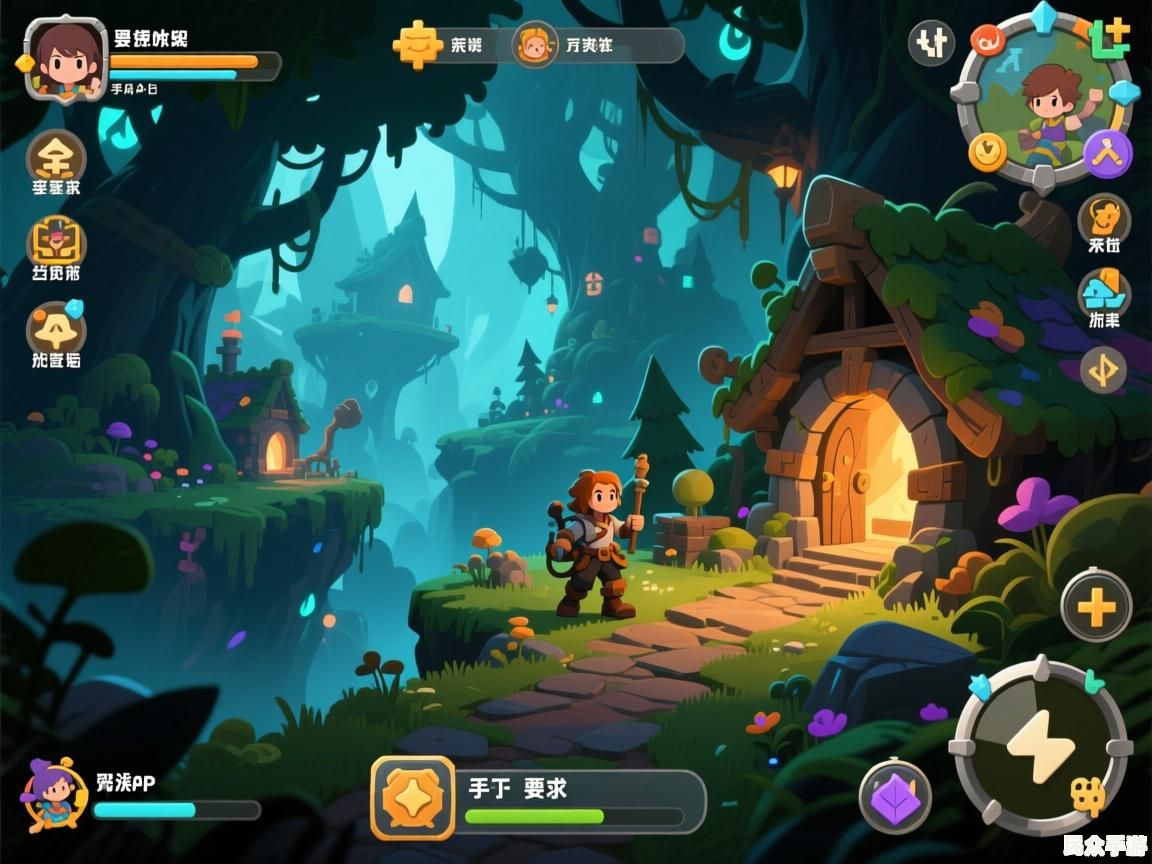Click the yellow cross-shaped gear icon at top
The height and width of the screenshot is (864, 1152).
point(417,44)
